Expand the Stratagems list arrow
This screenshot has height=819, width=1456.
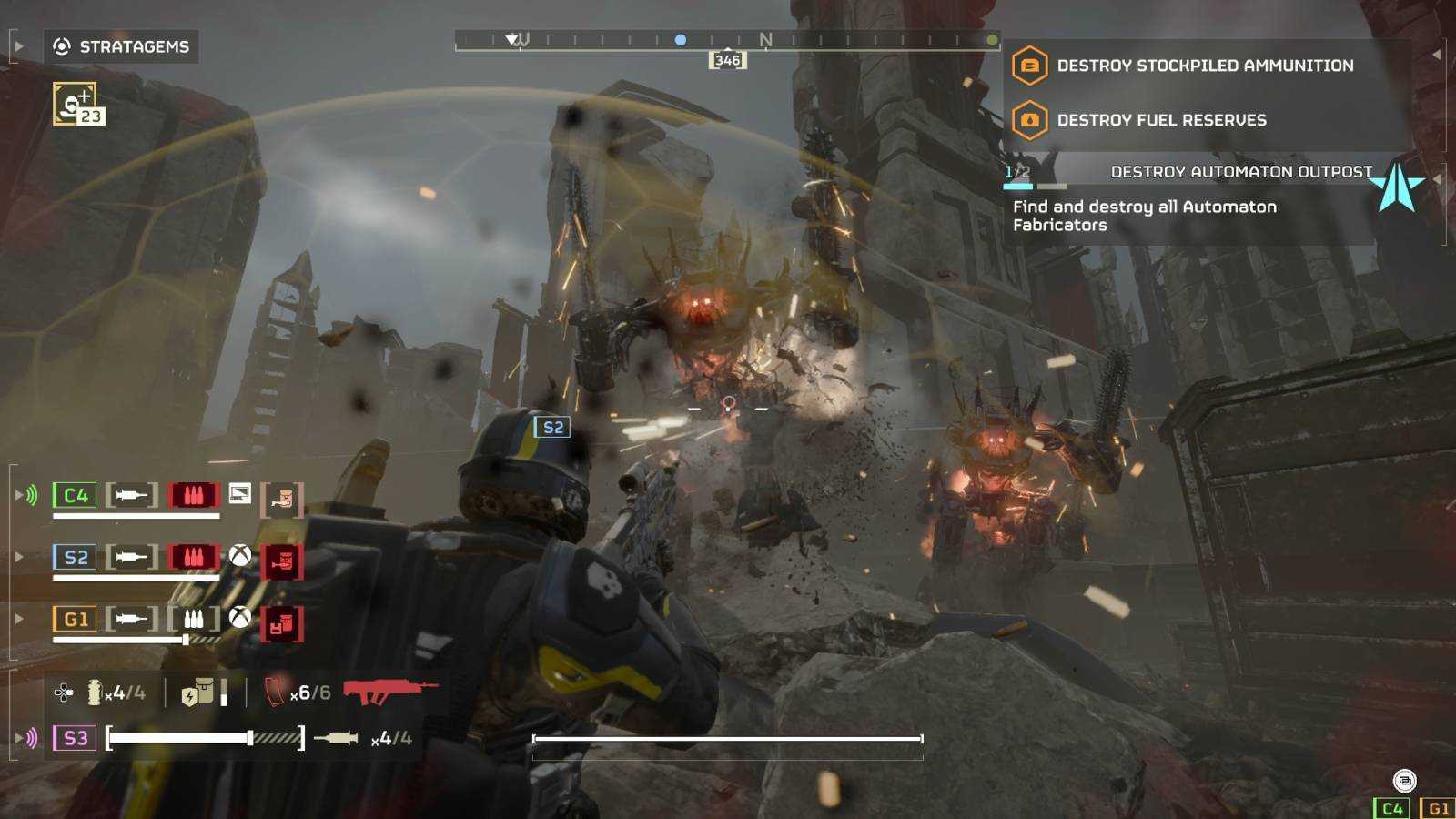point(18,46)
